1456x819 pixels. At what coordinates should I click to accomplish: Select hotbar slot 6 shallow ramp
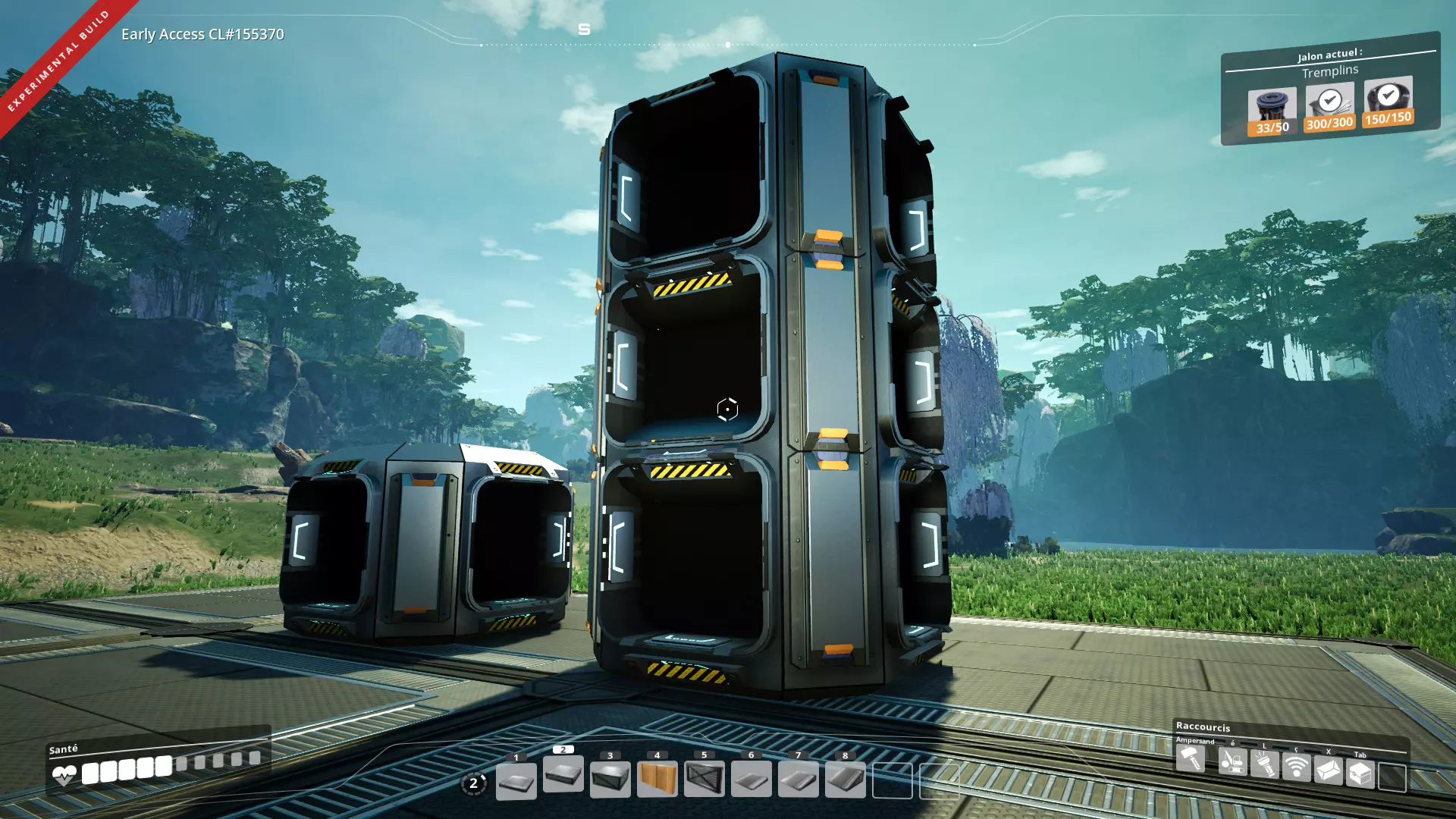pyautogui.click(x=751, y=780)
